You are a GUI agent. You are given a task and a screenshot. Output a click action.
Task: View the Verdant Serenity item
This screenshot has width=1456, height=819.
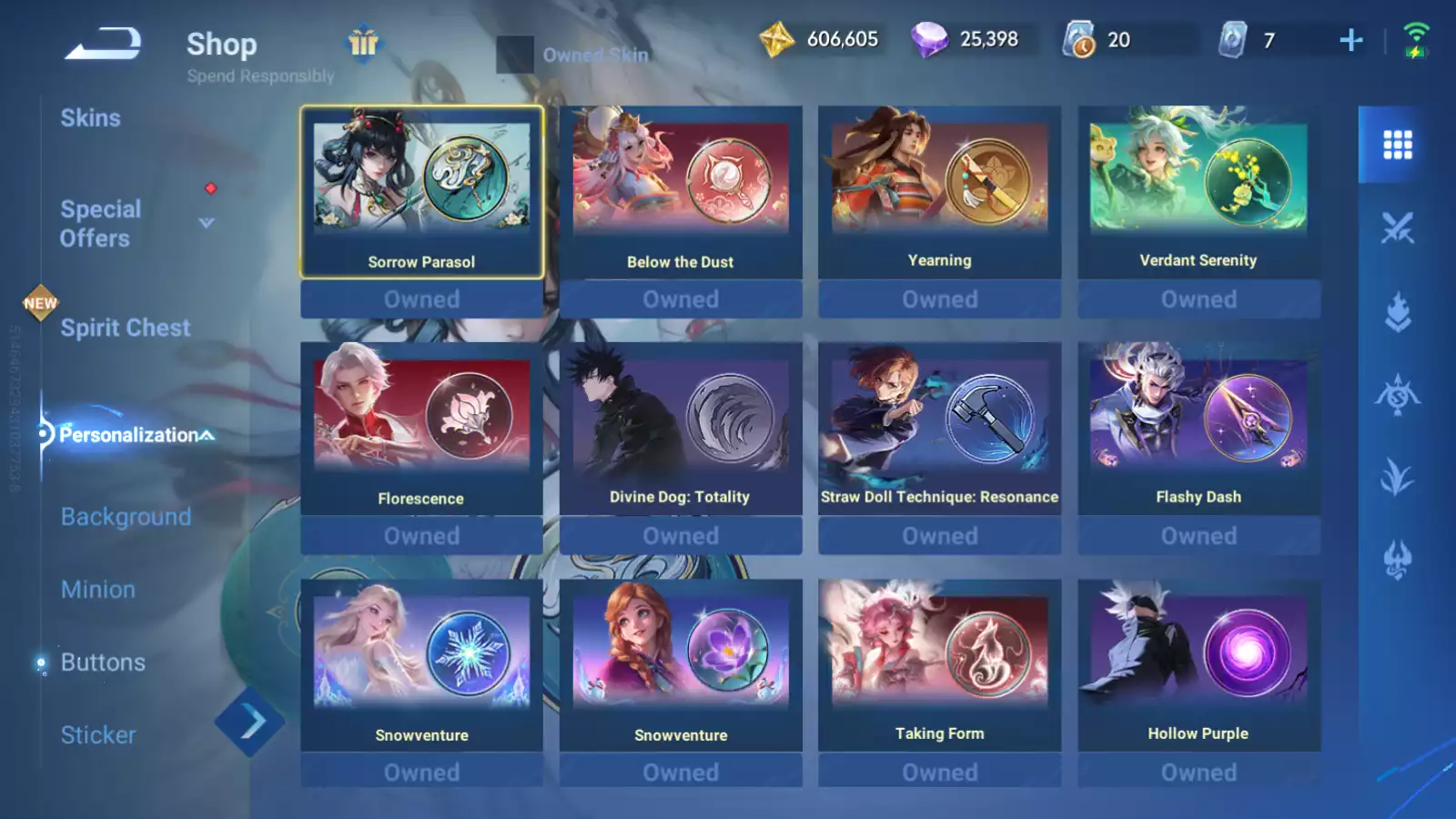(x=1198, y=192)
